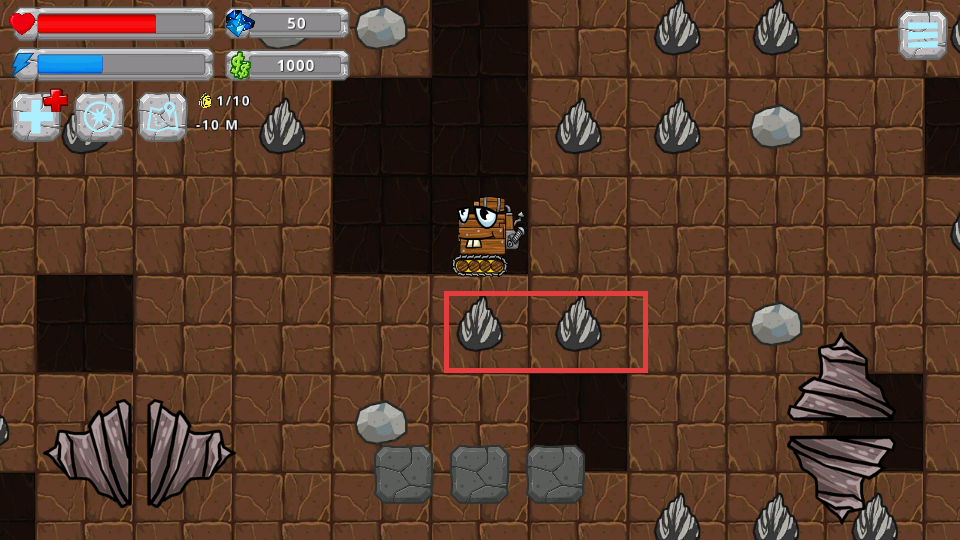Use the heal plus-sign button

[37, 117]
